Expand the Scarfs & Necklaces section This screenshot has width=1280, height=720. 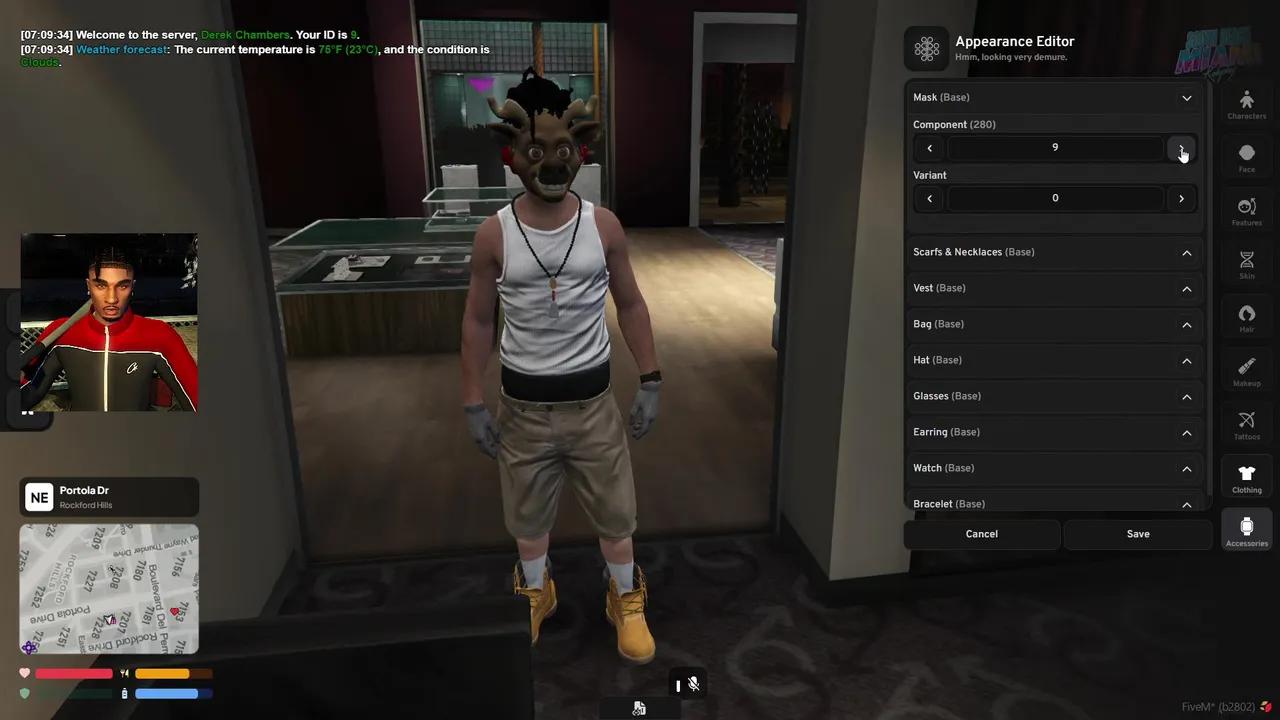pyautogui.click(x=1187, y=252)
